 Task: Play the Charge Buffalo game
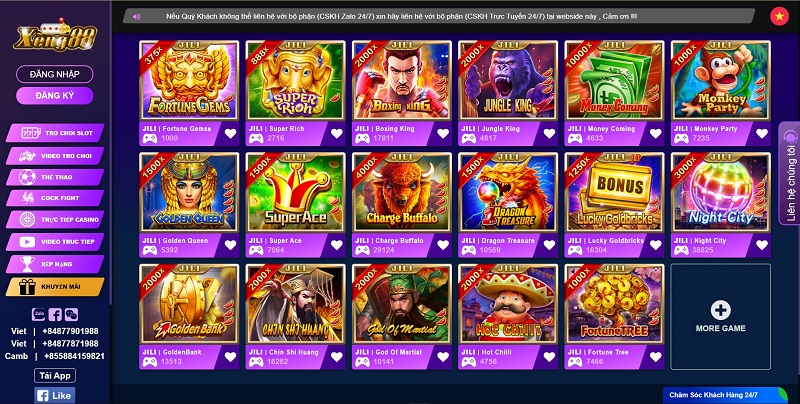401,192
